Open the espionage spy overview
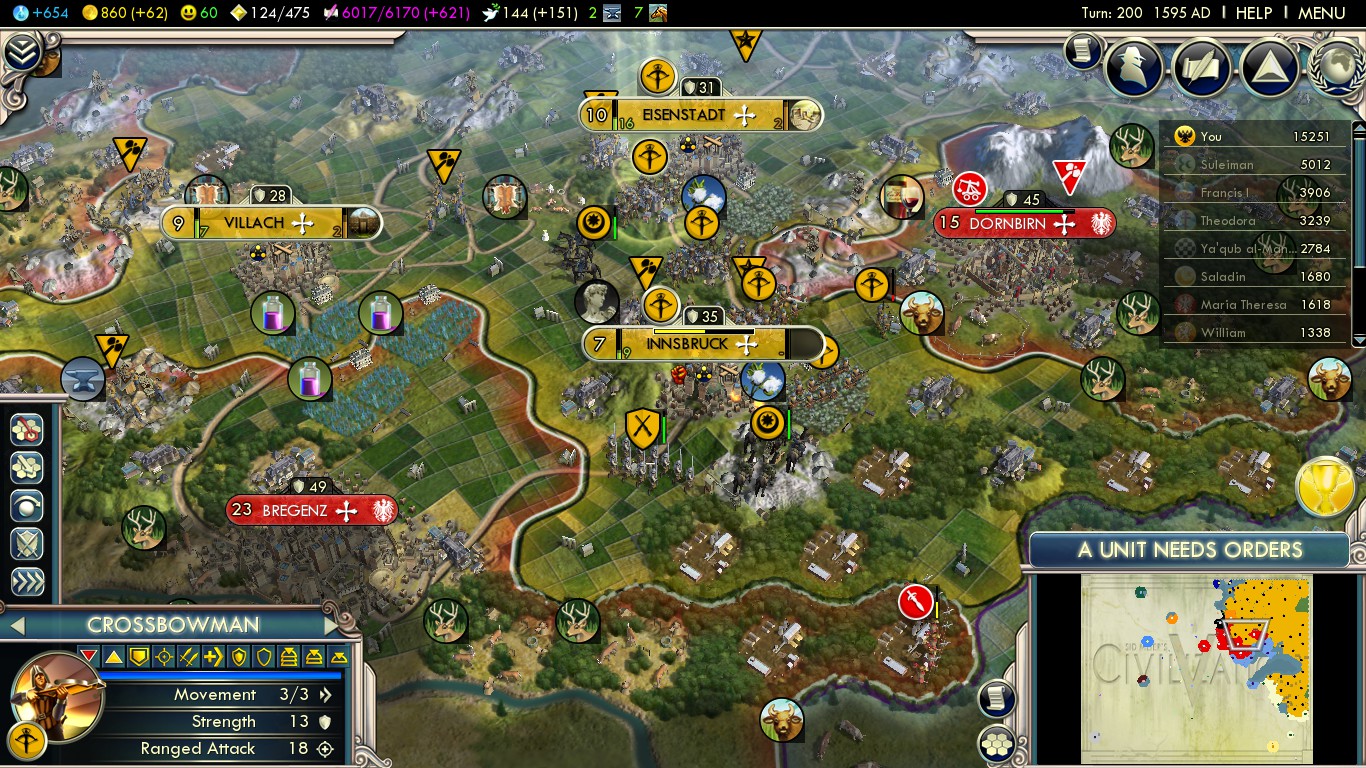The height and width of the screenshot is (768, 1366). click(x=1134, y=66)
